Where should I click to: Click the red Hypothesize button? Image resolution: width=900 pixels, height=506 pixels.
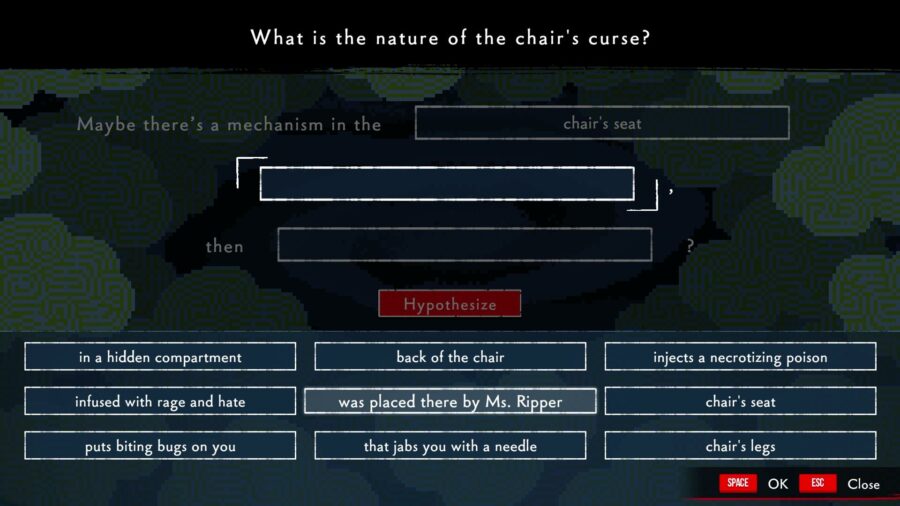click(x=449, y=304)
